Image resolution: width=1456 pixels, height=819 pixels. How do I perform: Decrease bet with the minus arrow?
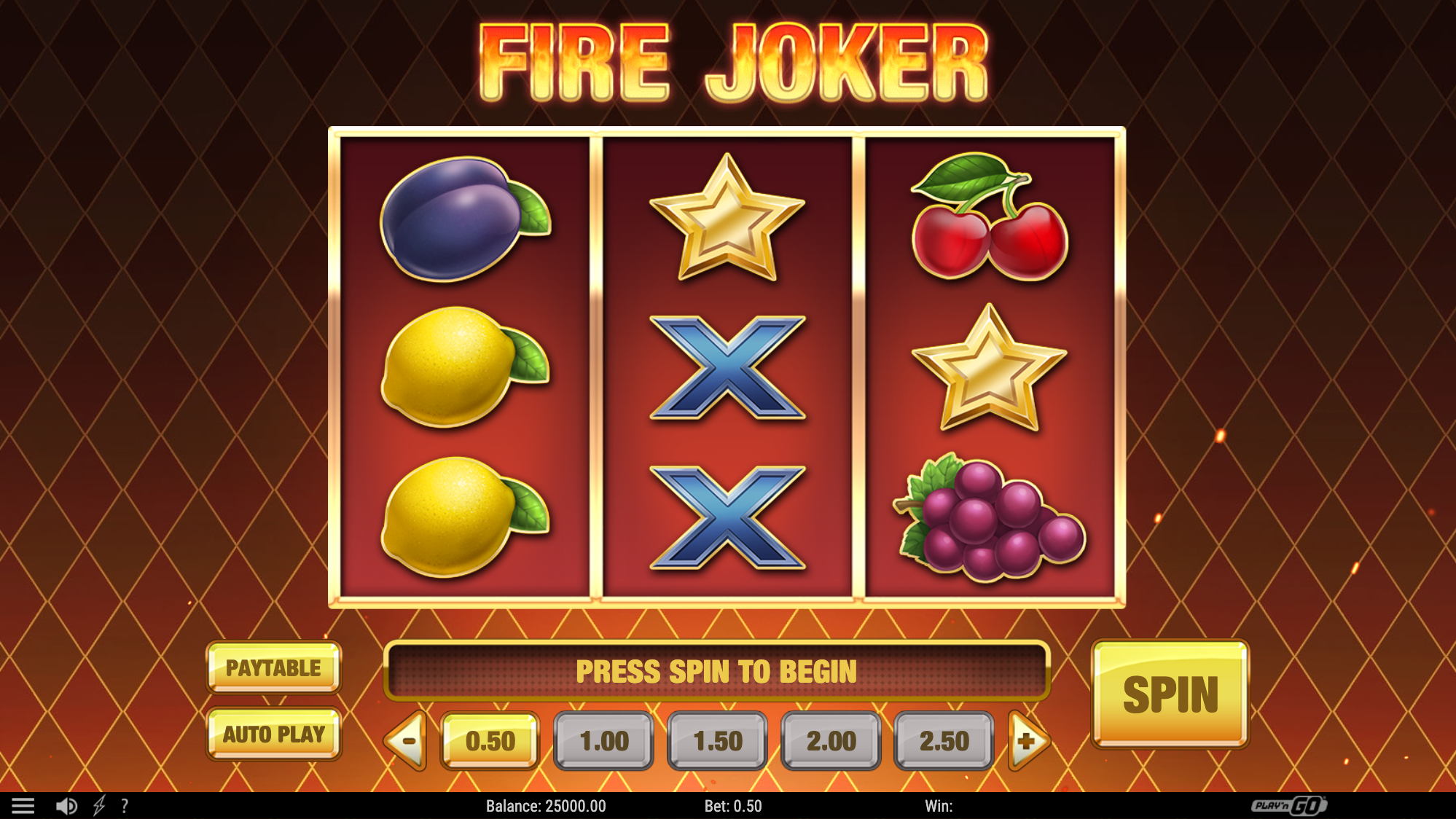[405, 740]
